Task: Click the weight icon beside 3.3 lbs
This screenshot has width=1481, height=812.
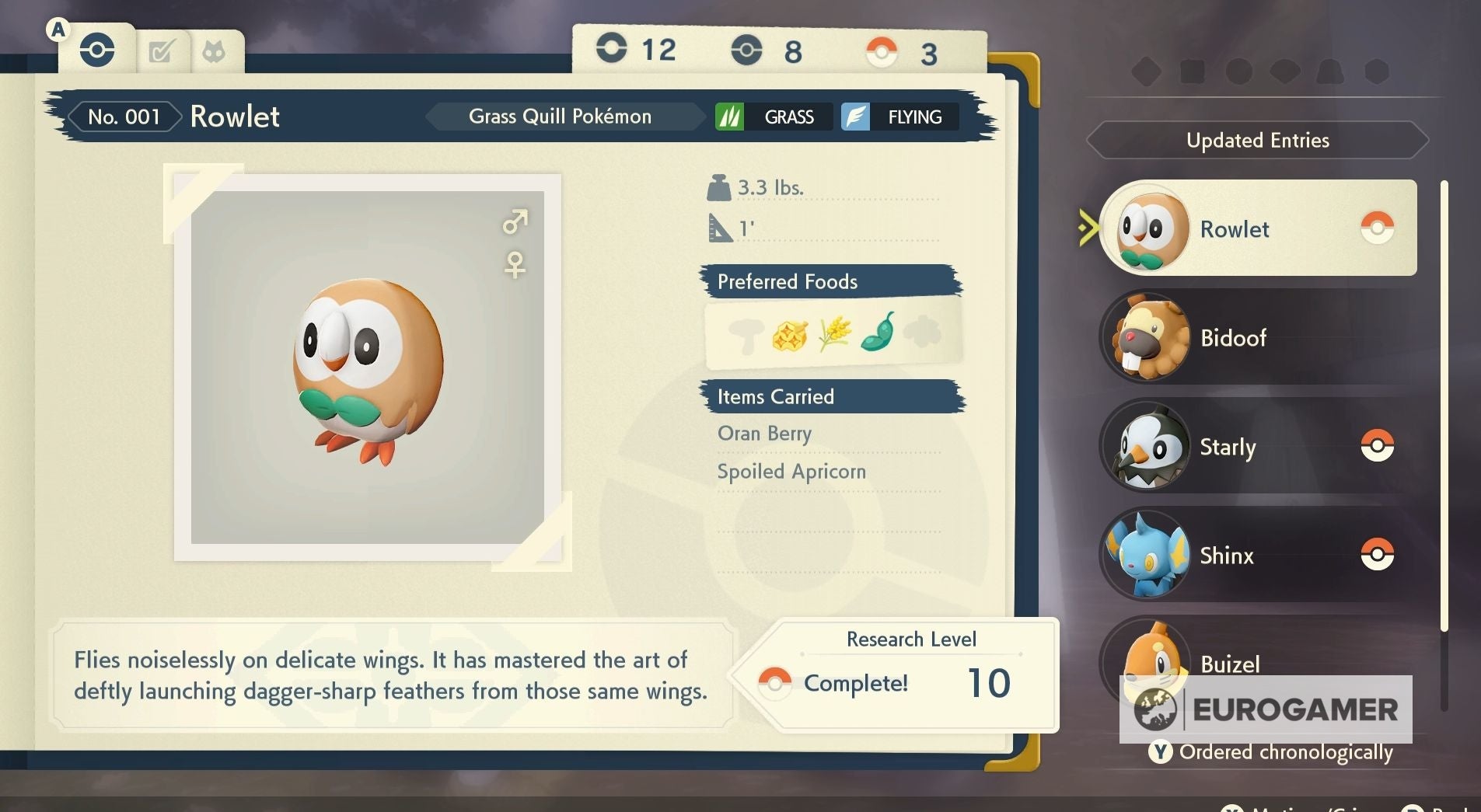Action: coord(720,186)
